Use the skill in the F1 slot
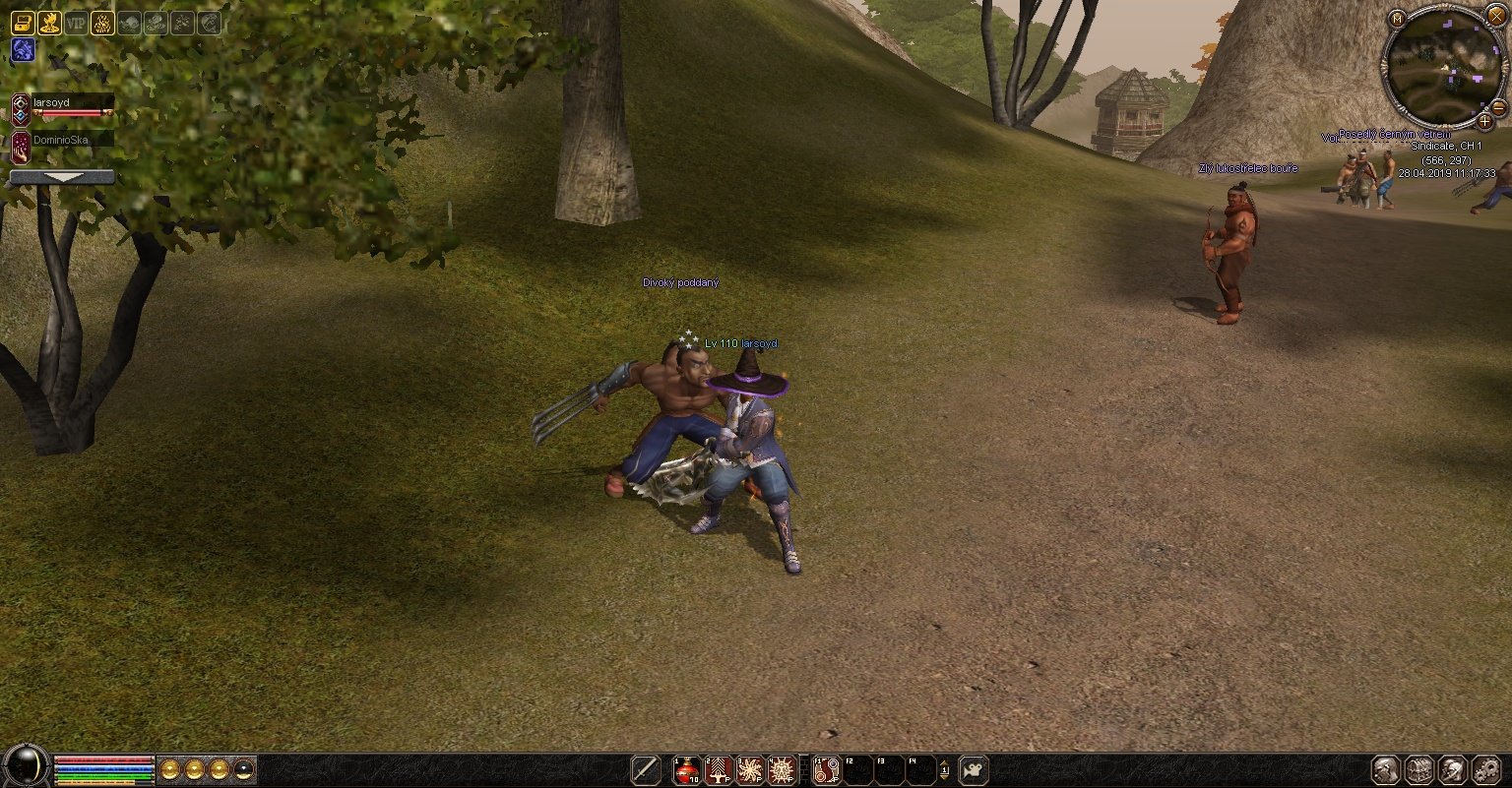Screen dimensions: 1512x788 [x=826, y=769]
